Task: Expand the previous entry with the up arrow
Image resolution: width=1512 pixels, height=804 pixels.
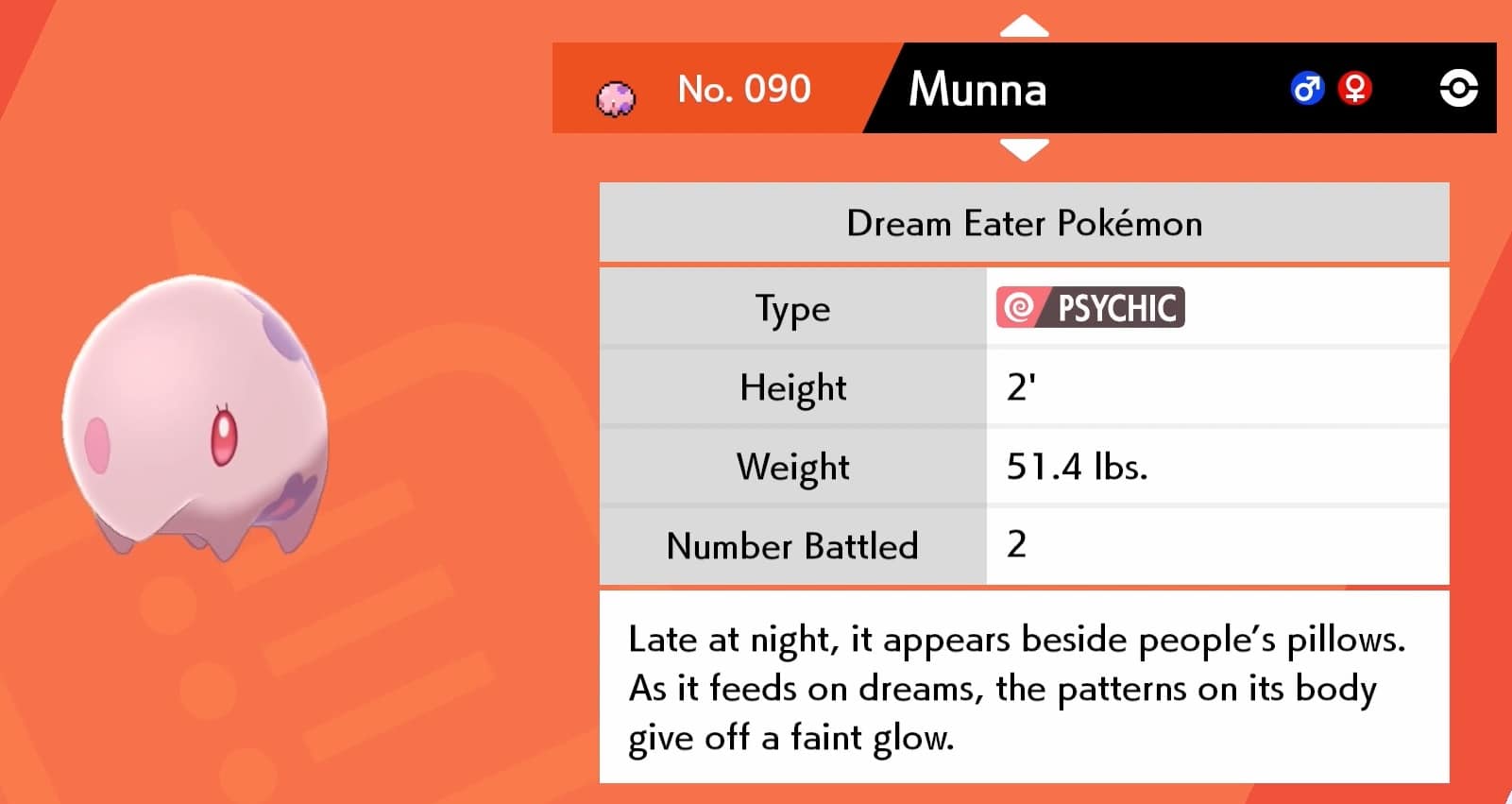Action: coord(1023,26)
